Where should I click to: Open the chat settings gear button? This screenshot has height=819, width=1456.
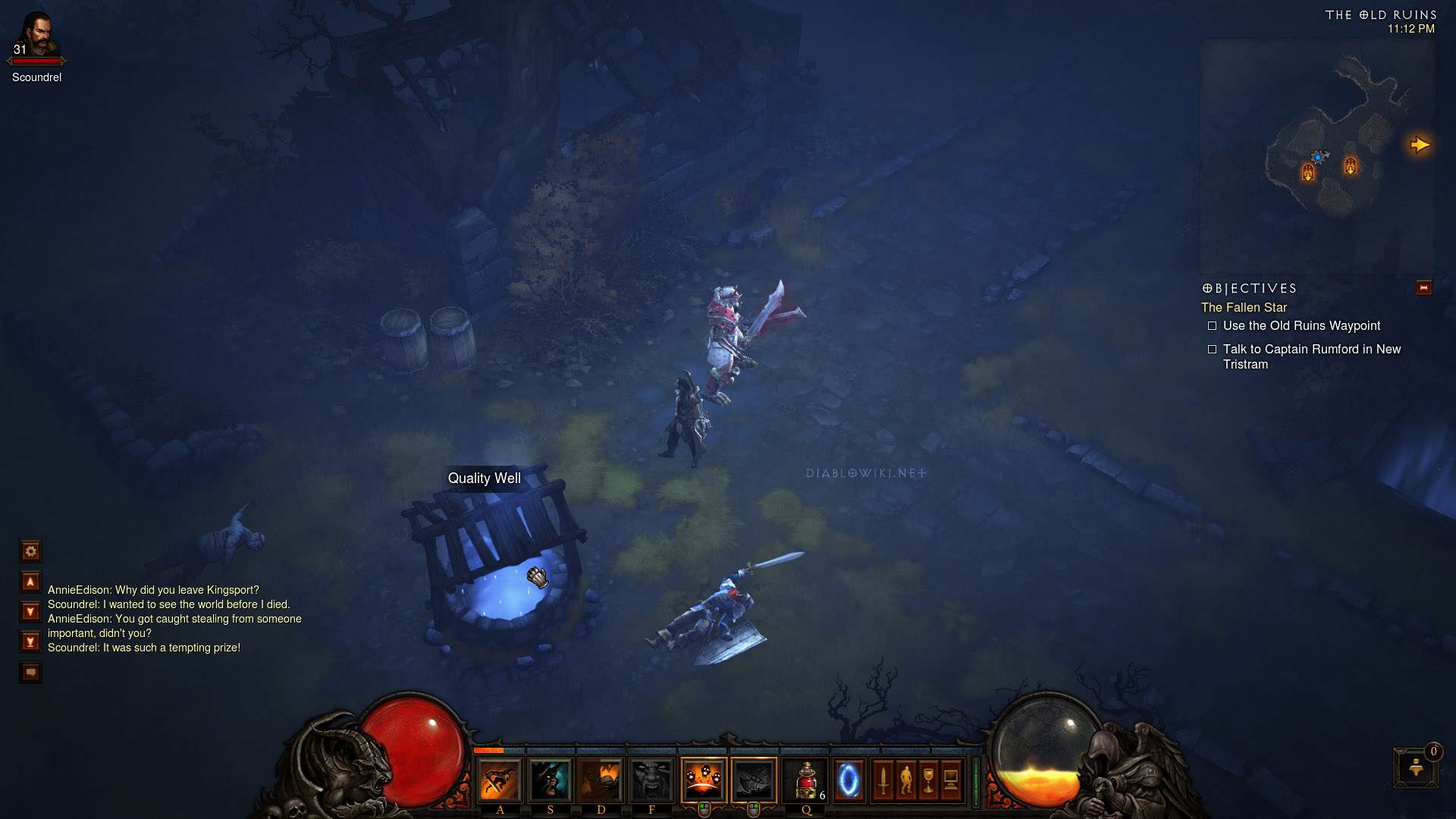pos(30,551)
